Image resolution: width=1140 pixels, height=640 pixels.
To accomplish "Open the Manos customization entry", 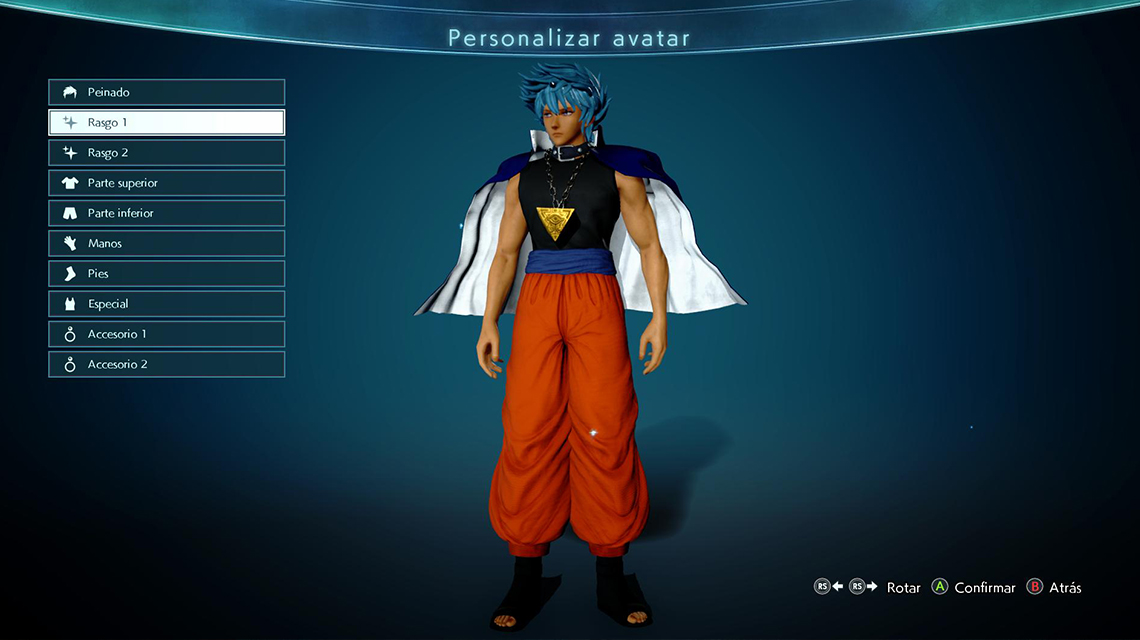I will (x=166, y=243).
